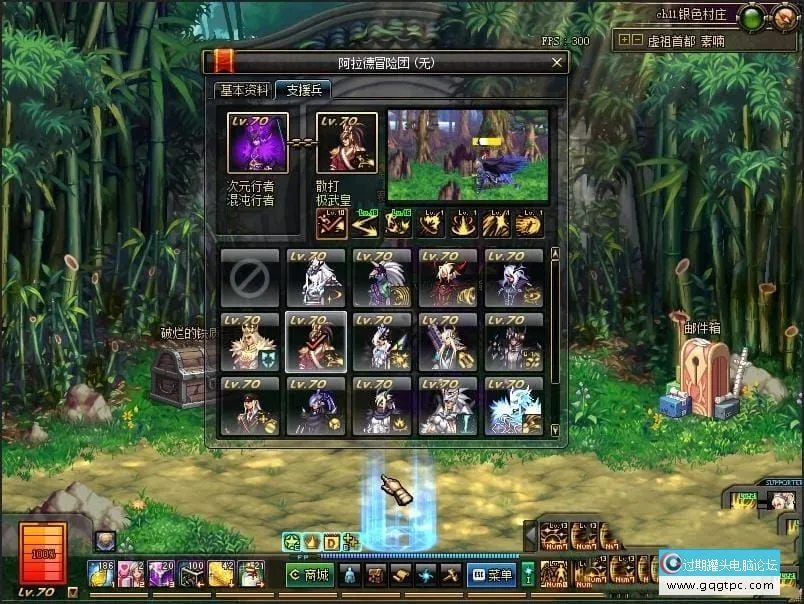Select the 散打 极武皇 support portrait
The height and width of the screenshot is (604, 804).
(x=347, y=144)
